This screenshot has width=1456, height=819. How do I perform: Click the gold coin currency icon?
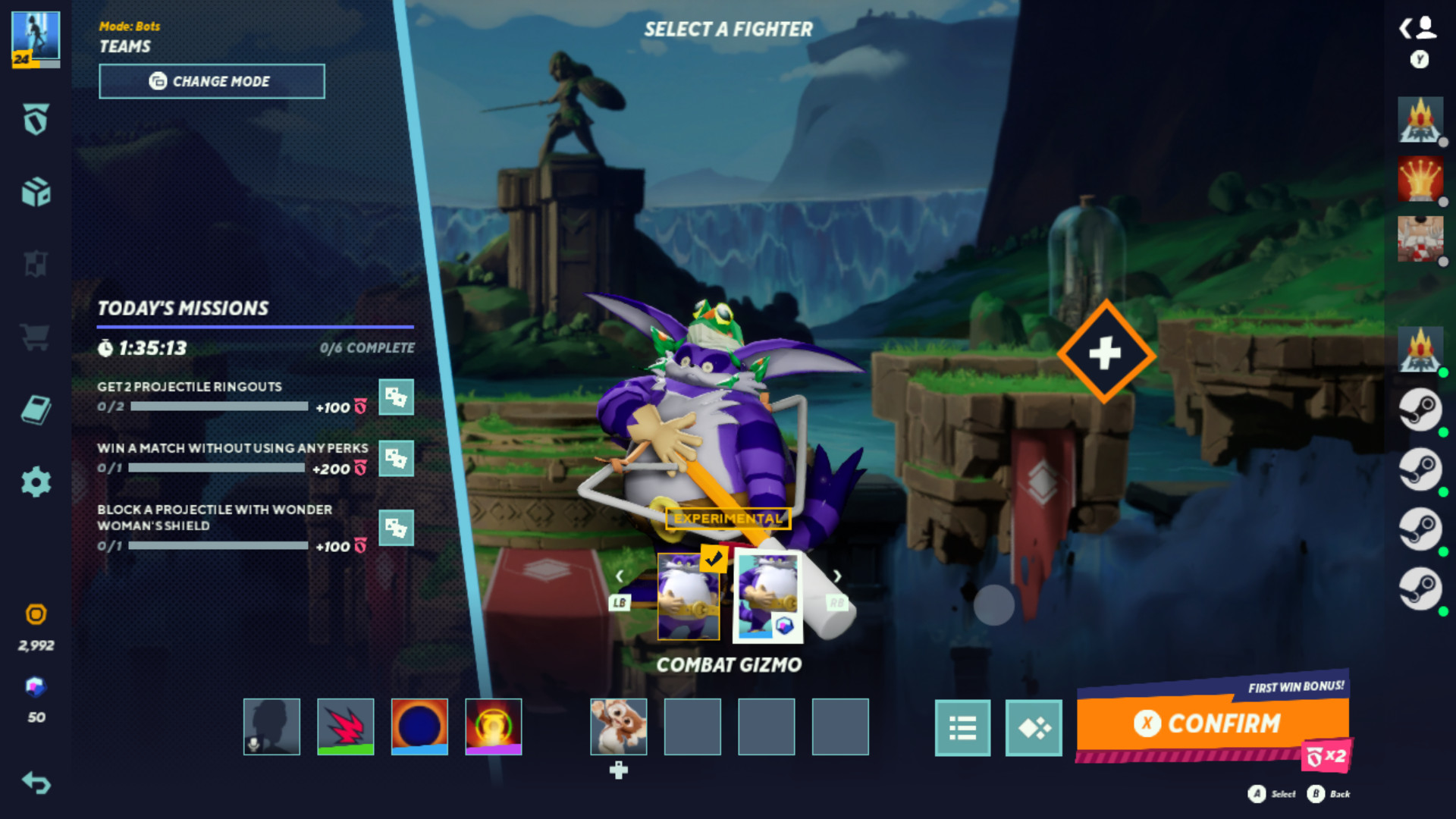tap(36, 615)
